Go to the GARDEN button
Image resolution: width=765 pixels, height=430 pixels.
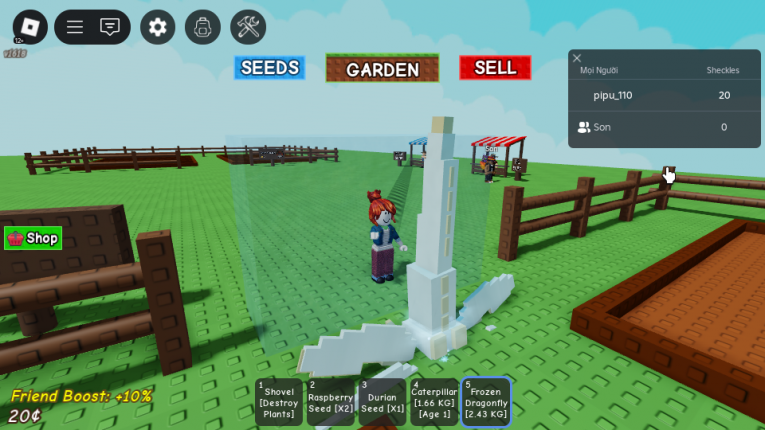[382, 69]
